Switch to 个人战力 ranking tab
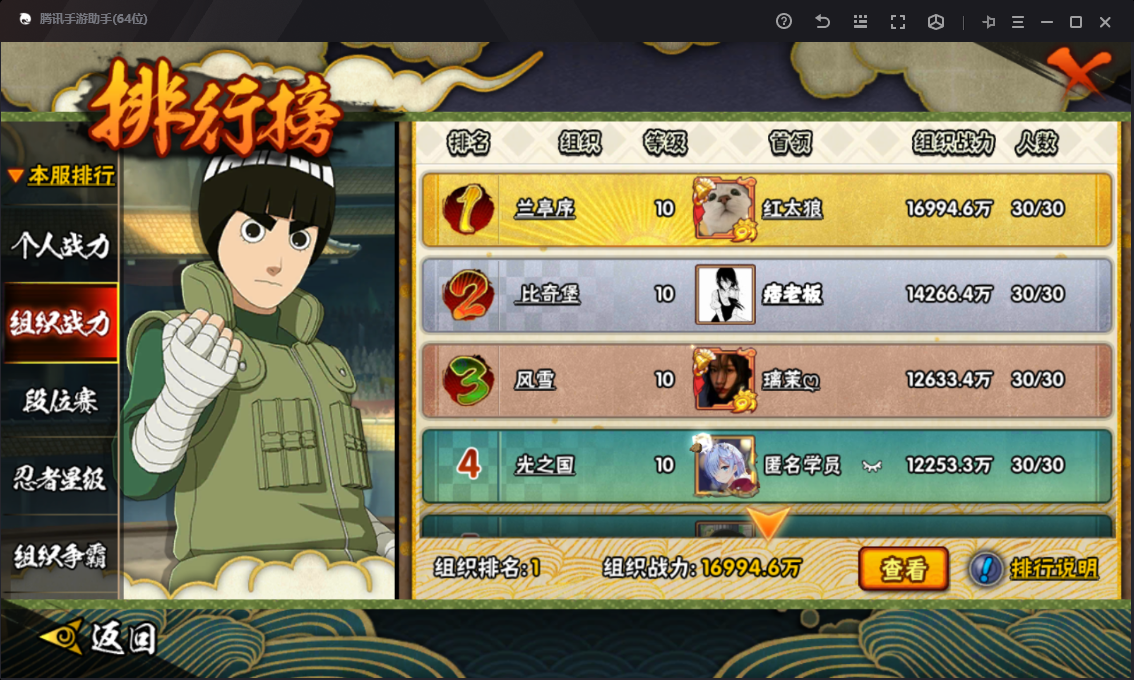Viewport: 1134px width, 680px height. pos(60,245)
